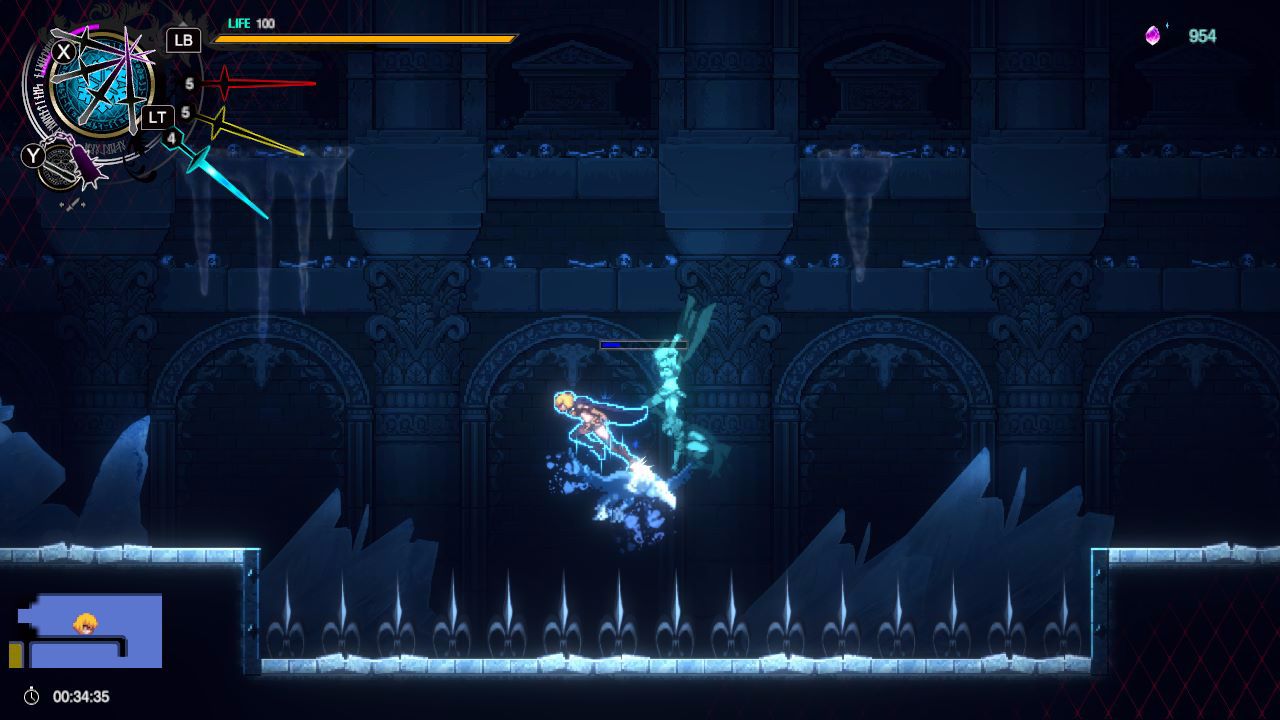Click the gem count reading 954

(x=1203, y=33)
